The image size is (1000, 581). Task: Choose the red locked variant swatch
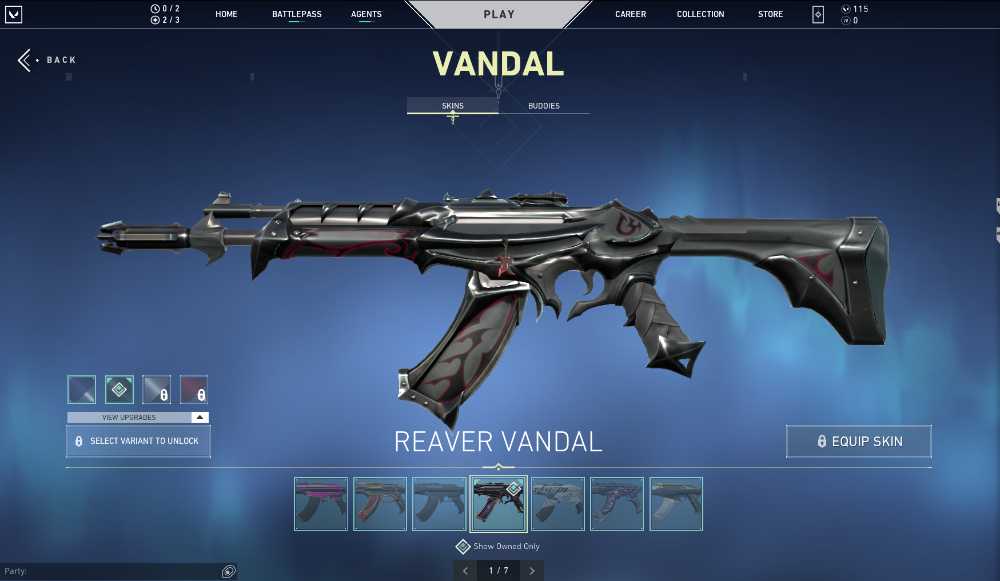(194, 389)
